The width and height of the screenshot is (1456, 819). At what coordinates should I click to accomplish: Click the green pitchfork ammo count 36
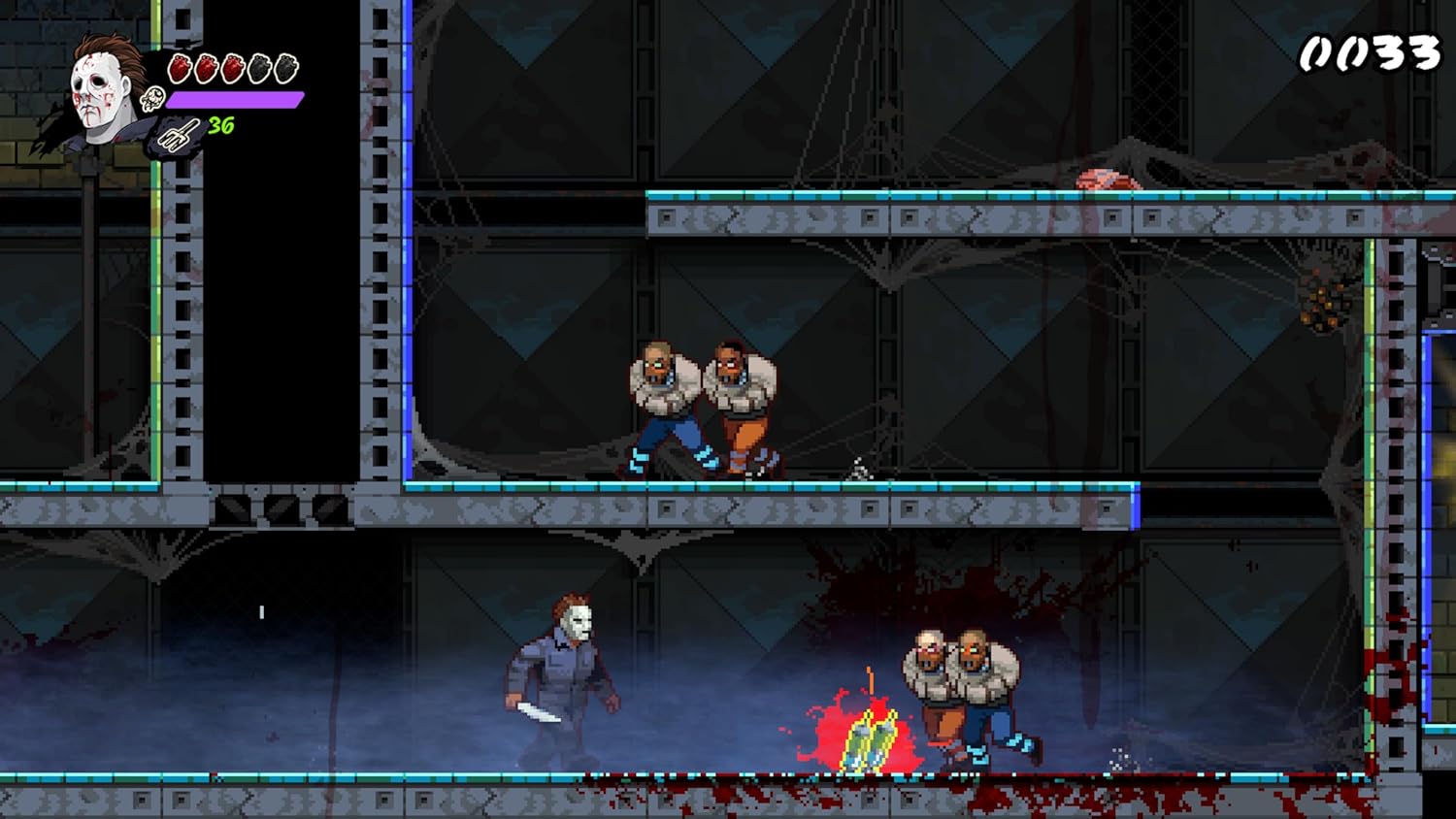[x=221, y=124]
